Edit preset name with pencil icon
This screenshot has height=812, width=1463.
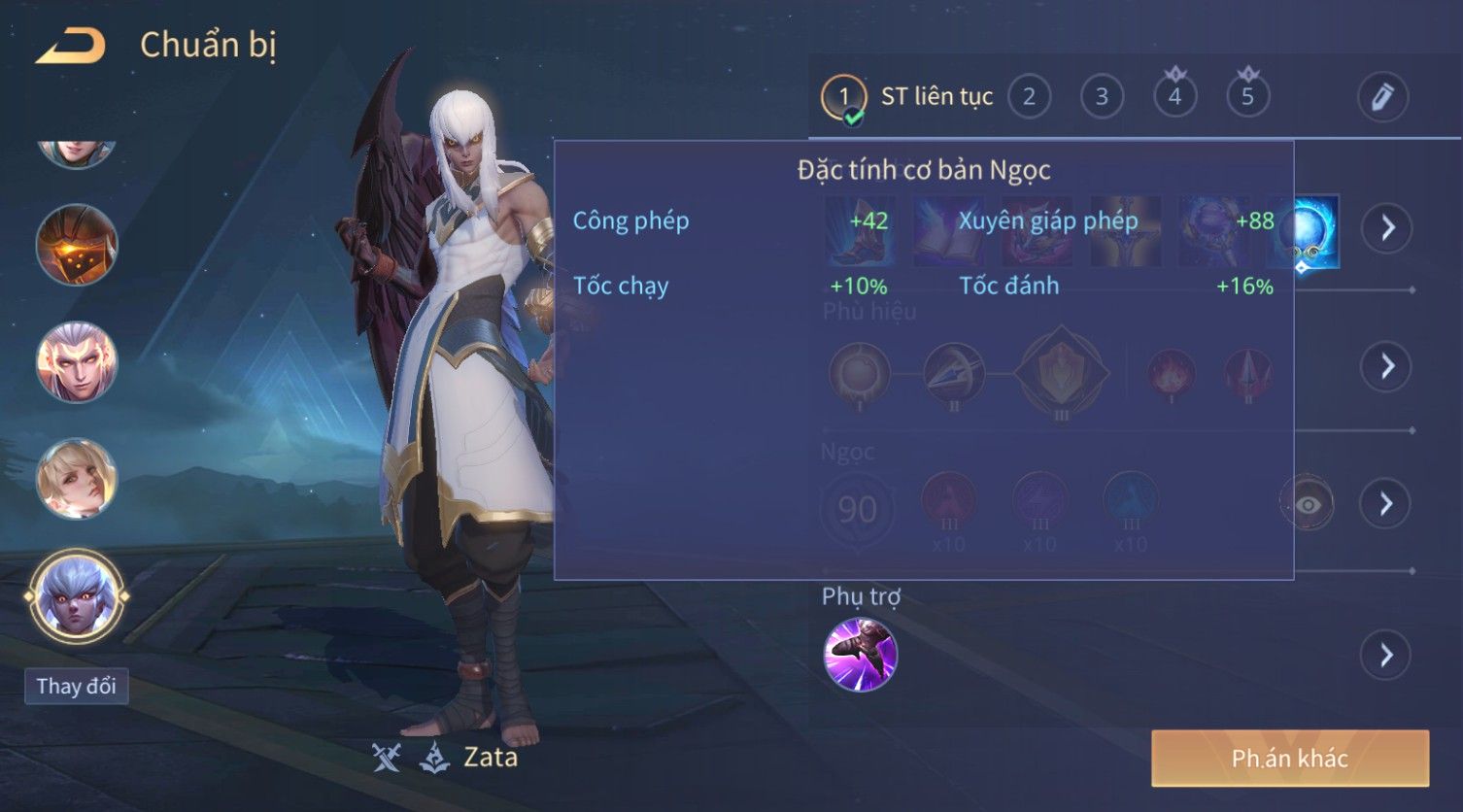1382,97
